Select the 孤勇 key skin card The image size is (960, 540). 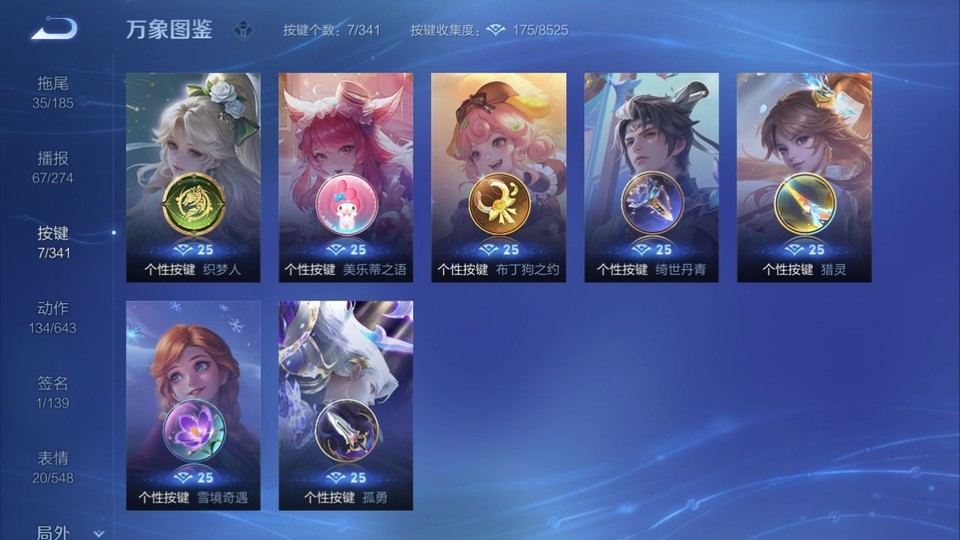346,405
